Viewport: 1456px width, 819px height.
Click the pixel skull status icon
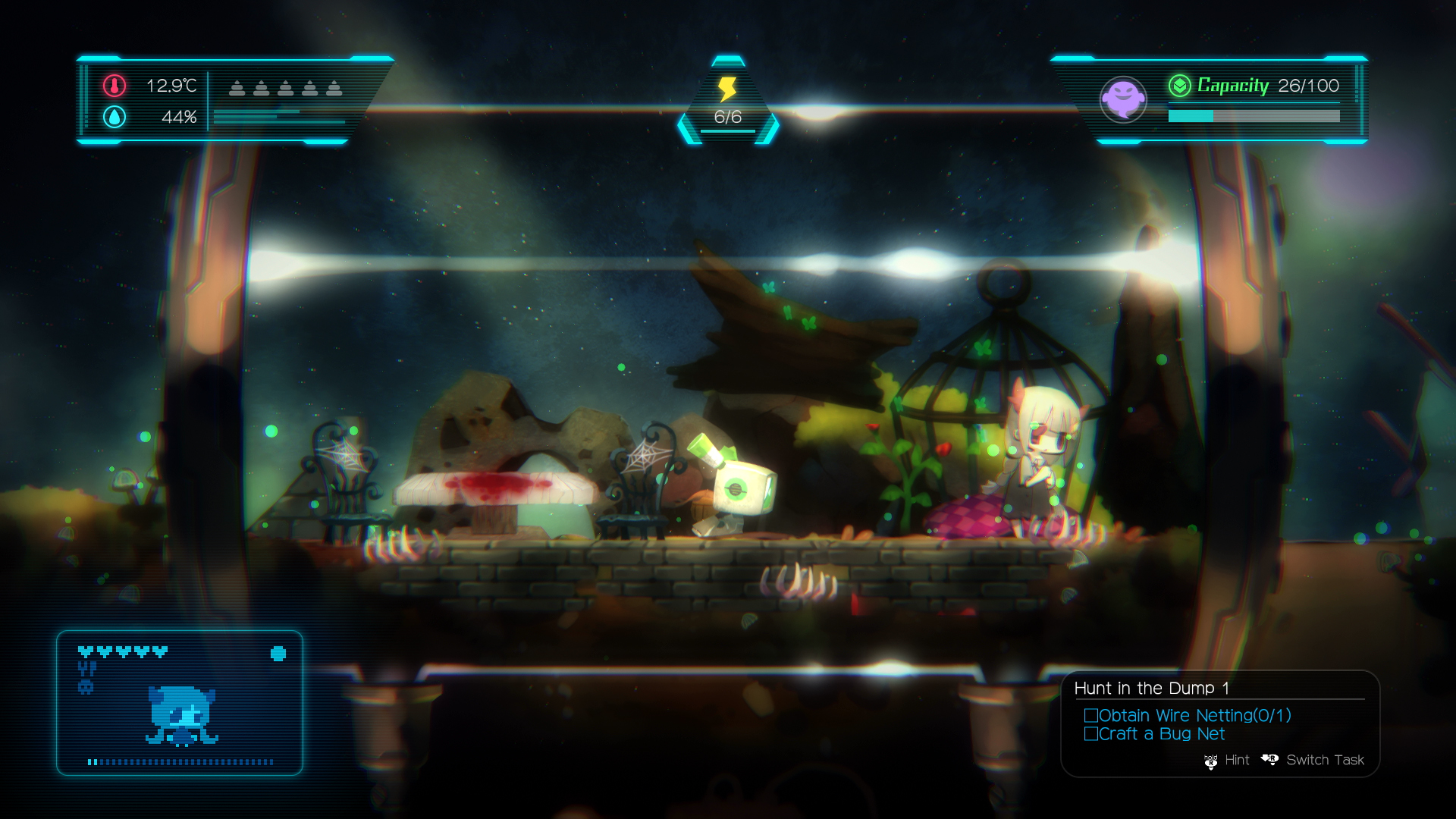pos(84,687)
